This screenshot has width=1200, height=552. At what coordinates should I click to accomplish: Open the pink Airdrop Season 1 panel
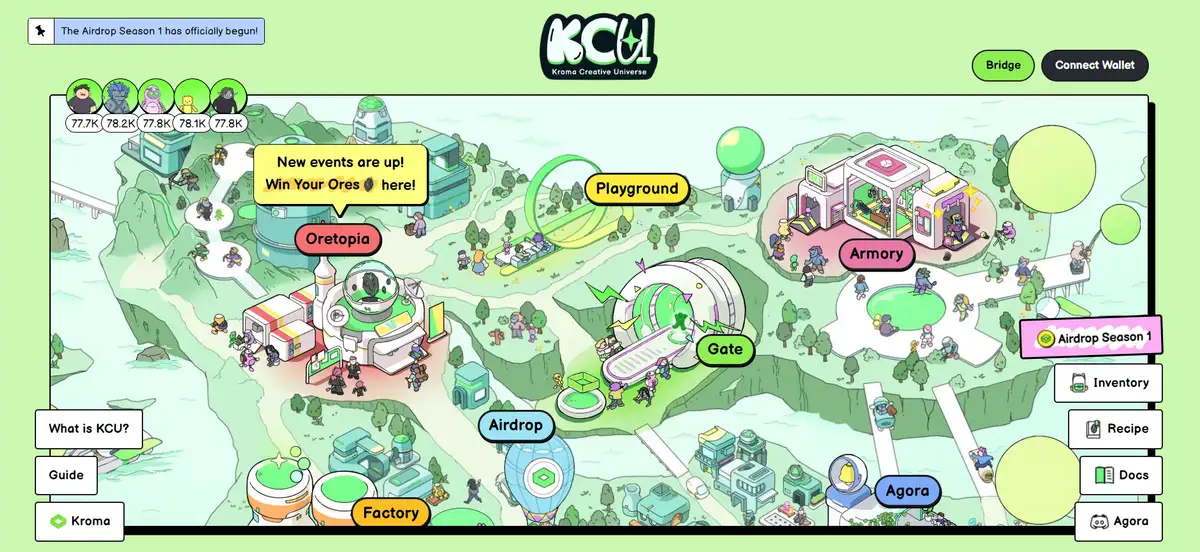[x=1092, y=338]
